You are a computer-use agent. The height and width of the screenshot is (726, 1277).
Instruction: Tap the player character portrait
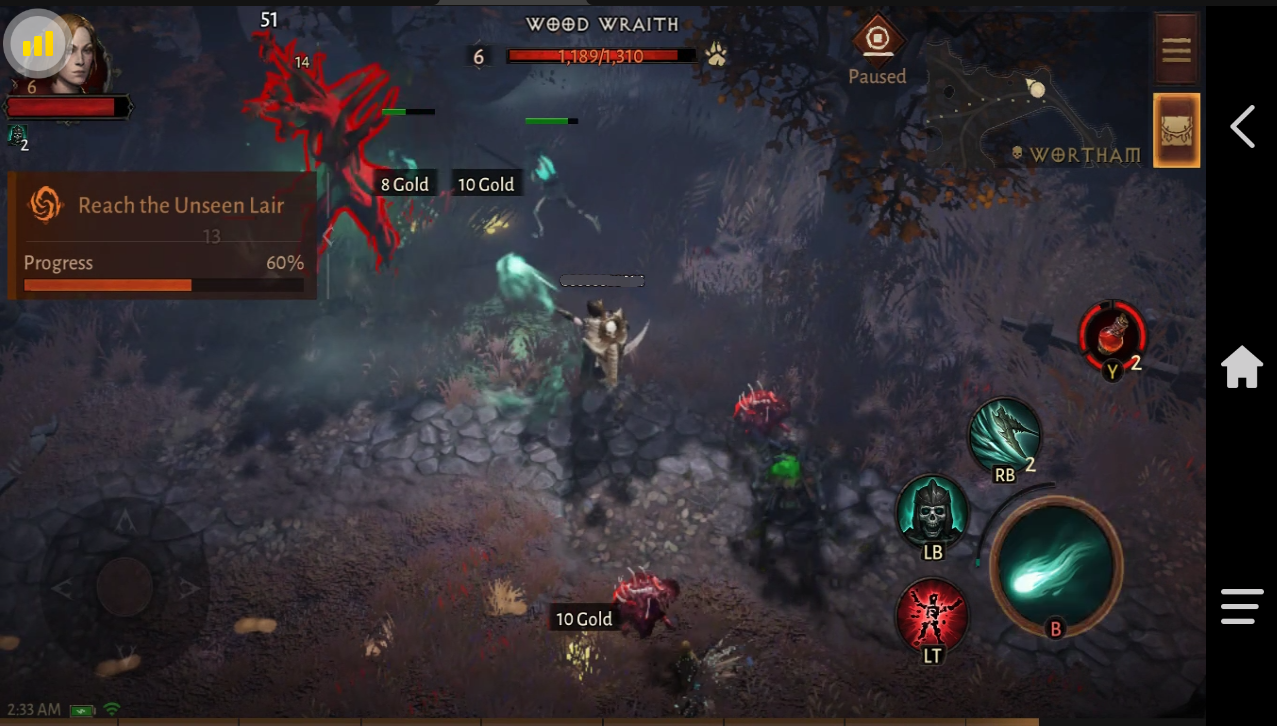(x=80, y=50)
